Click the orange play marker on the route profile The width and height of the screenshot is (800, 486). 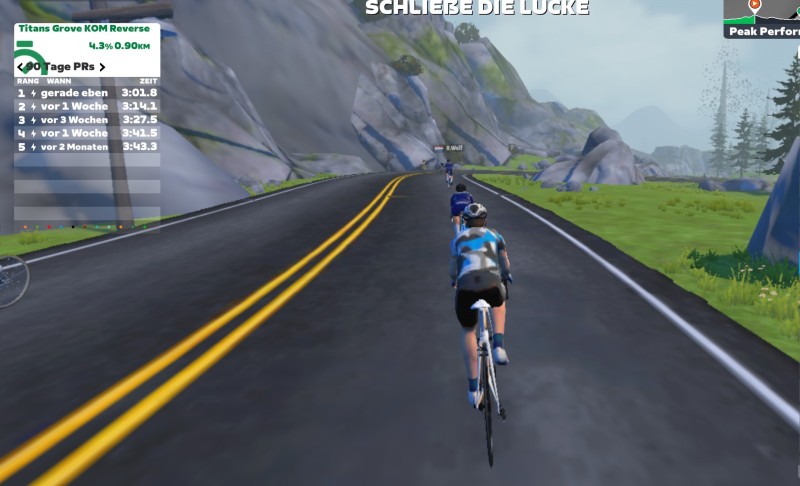point(755,5)
